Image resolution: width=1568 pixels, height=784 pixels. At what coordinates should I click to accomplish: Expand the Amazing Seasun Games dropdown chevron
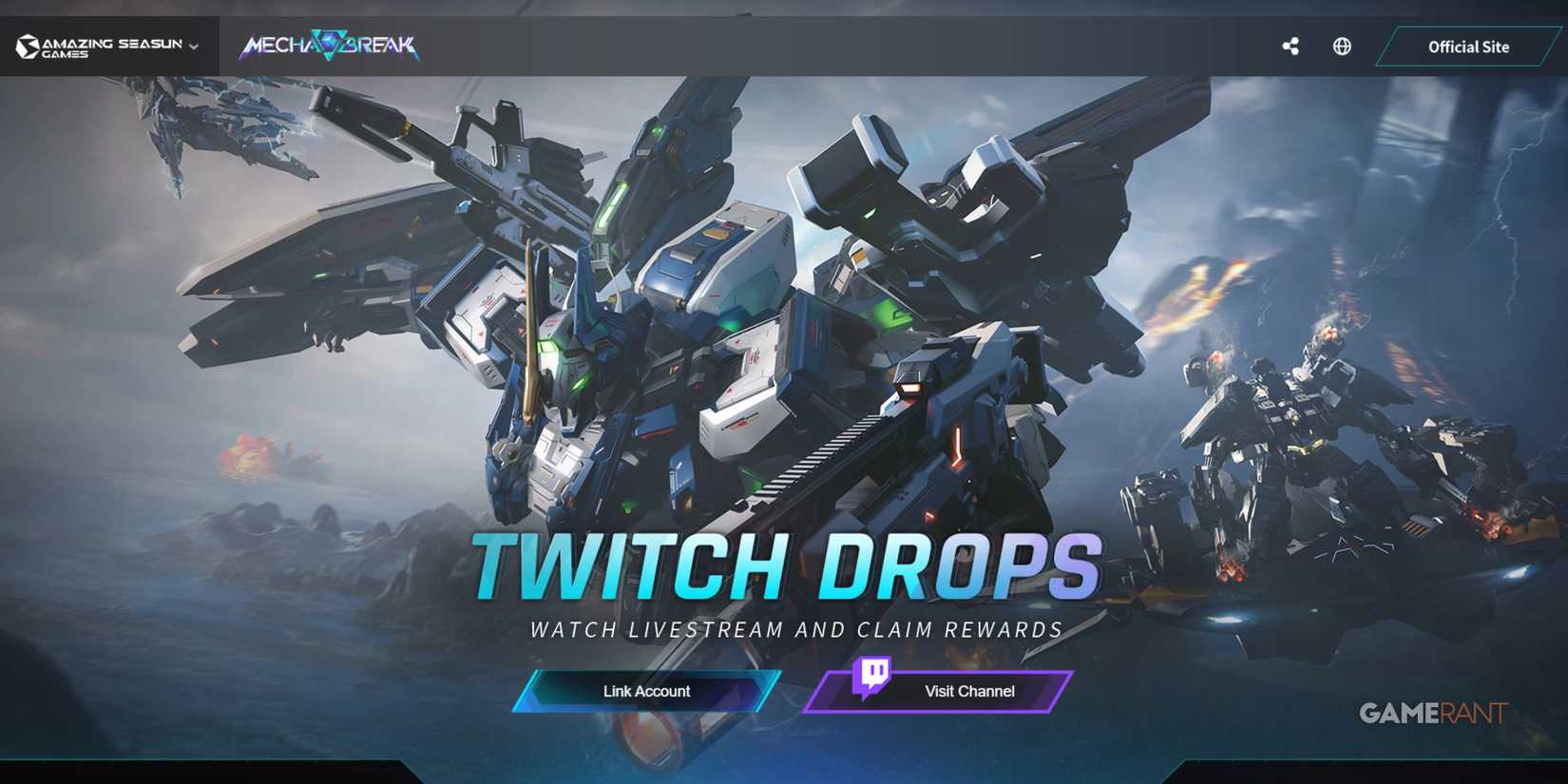tap(194, 46)
